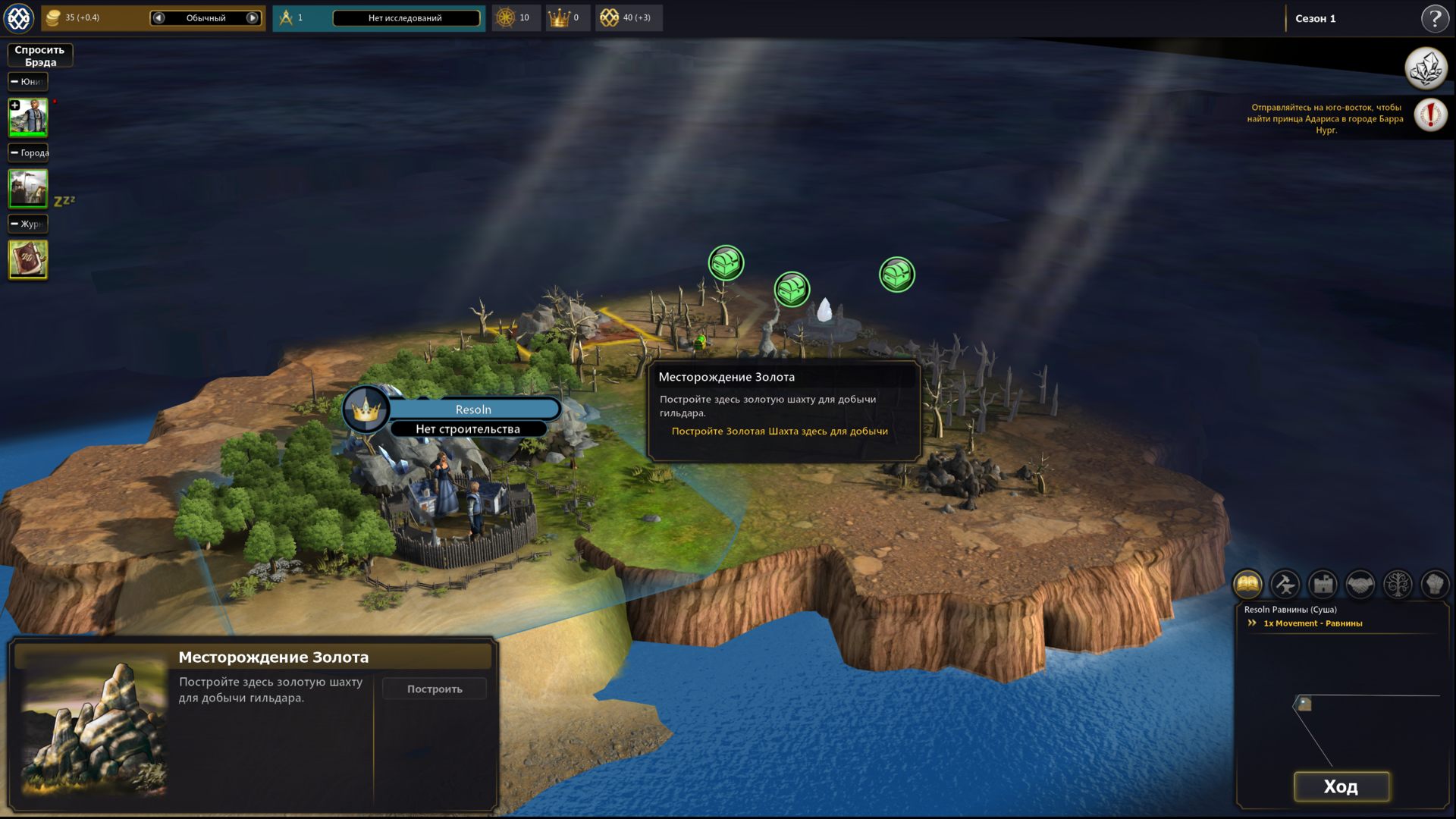Select the hero unit portrait
This screenshot has width=1456, height=819.
[28, 118]
